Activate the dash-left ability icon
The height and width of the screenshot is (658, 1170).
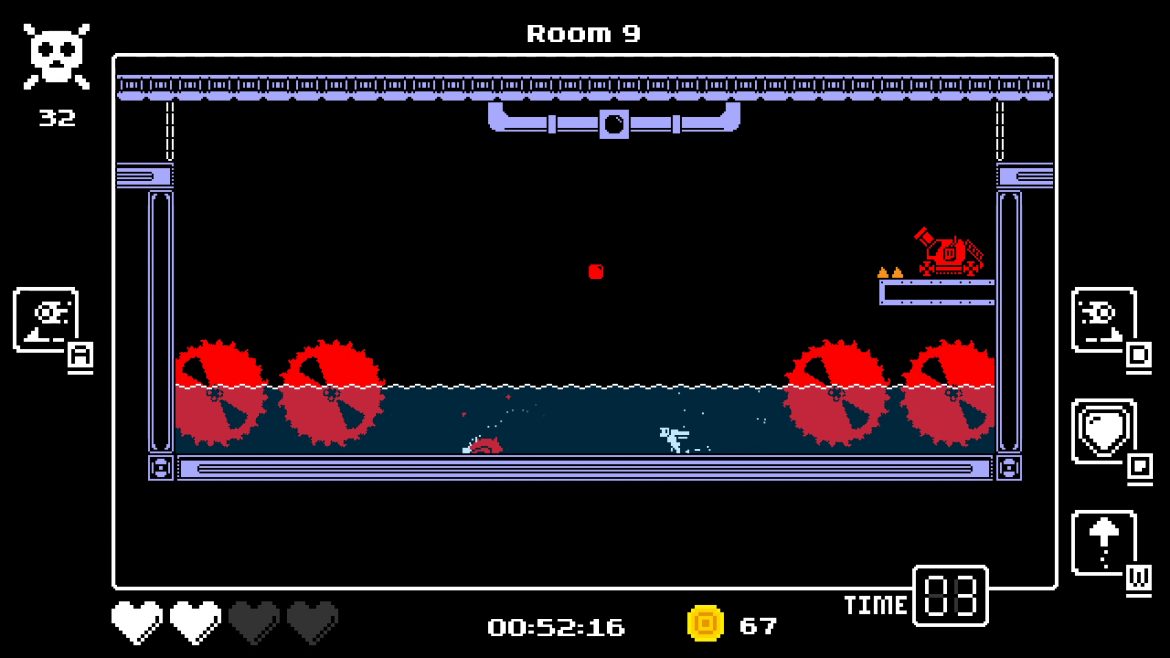coord(45,320)
